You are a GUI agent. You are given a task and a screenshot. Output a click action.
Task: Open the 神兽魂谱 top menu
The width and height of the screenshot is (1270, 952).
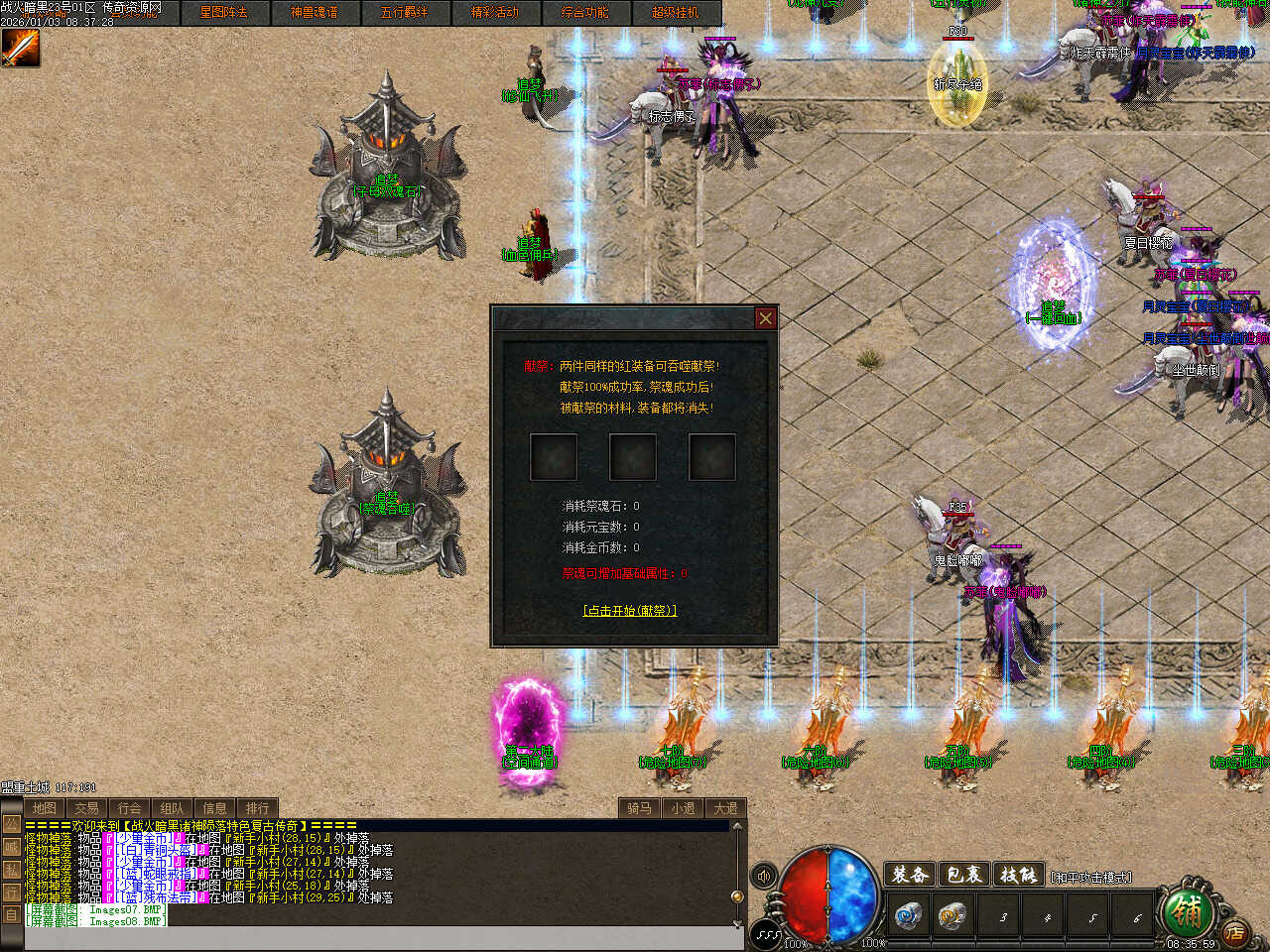coord(314,13)
